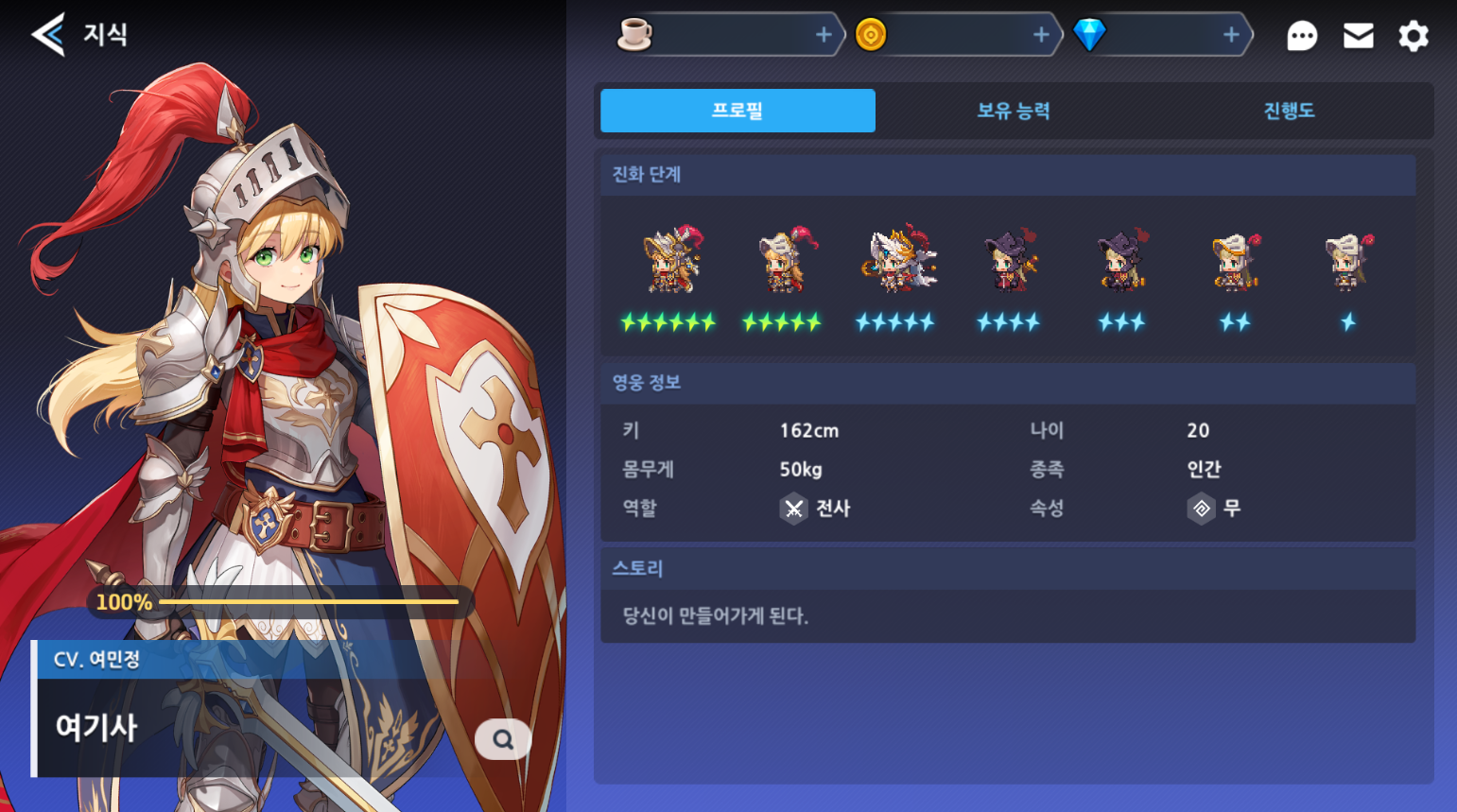Add gold coins with plus button
This screenshot has height=812, width=1457.
pyautogui.click(x=1041, y=35)
